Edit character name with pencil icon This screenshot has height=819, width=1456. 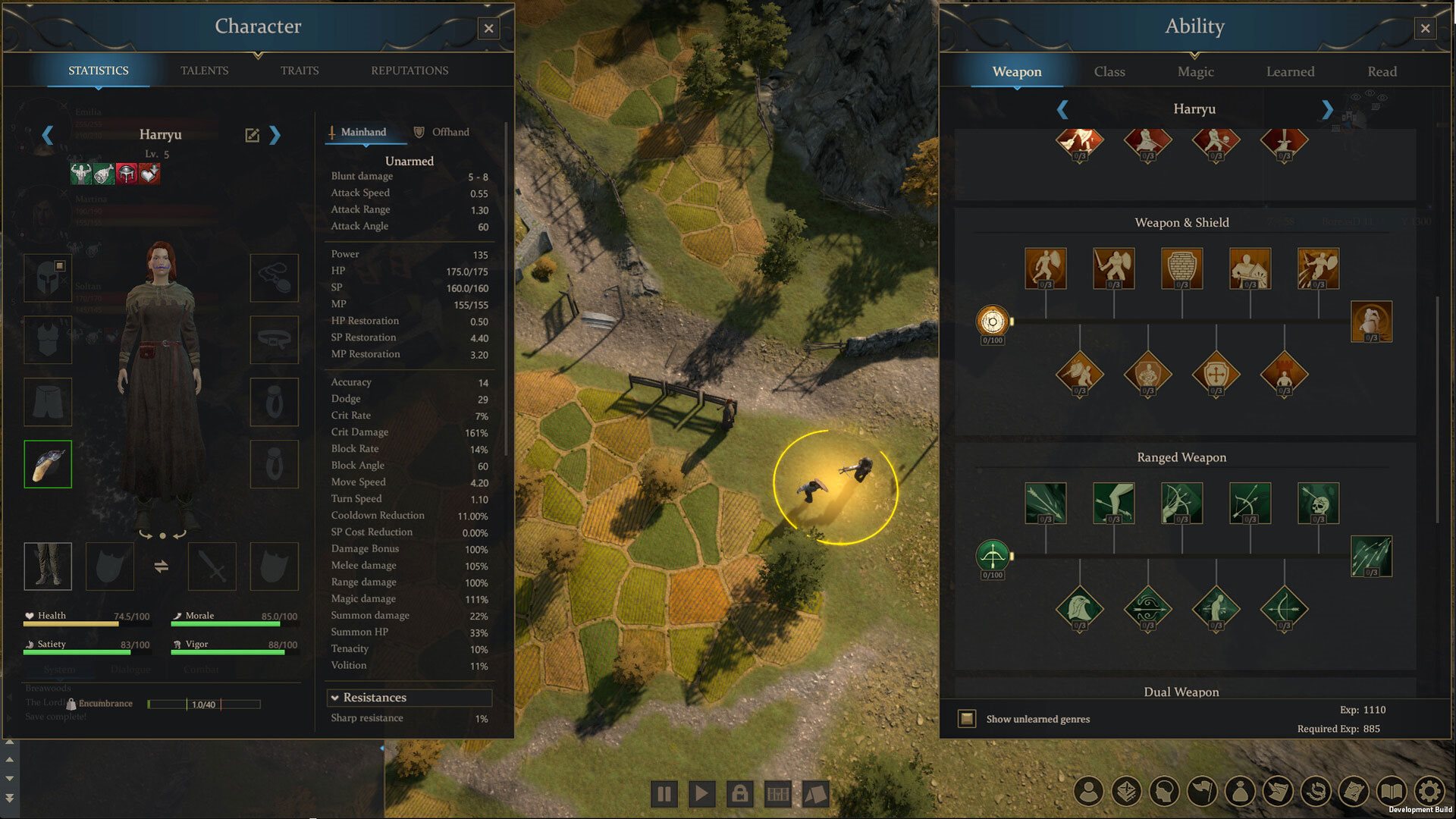point(252,135)
